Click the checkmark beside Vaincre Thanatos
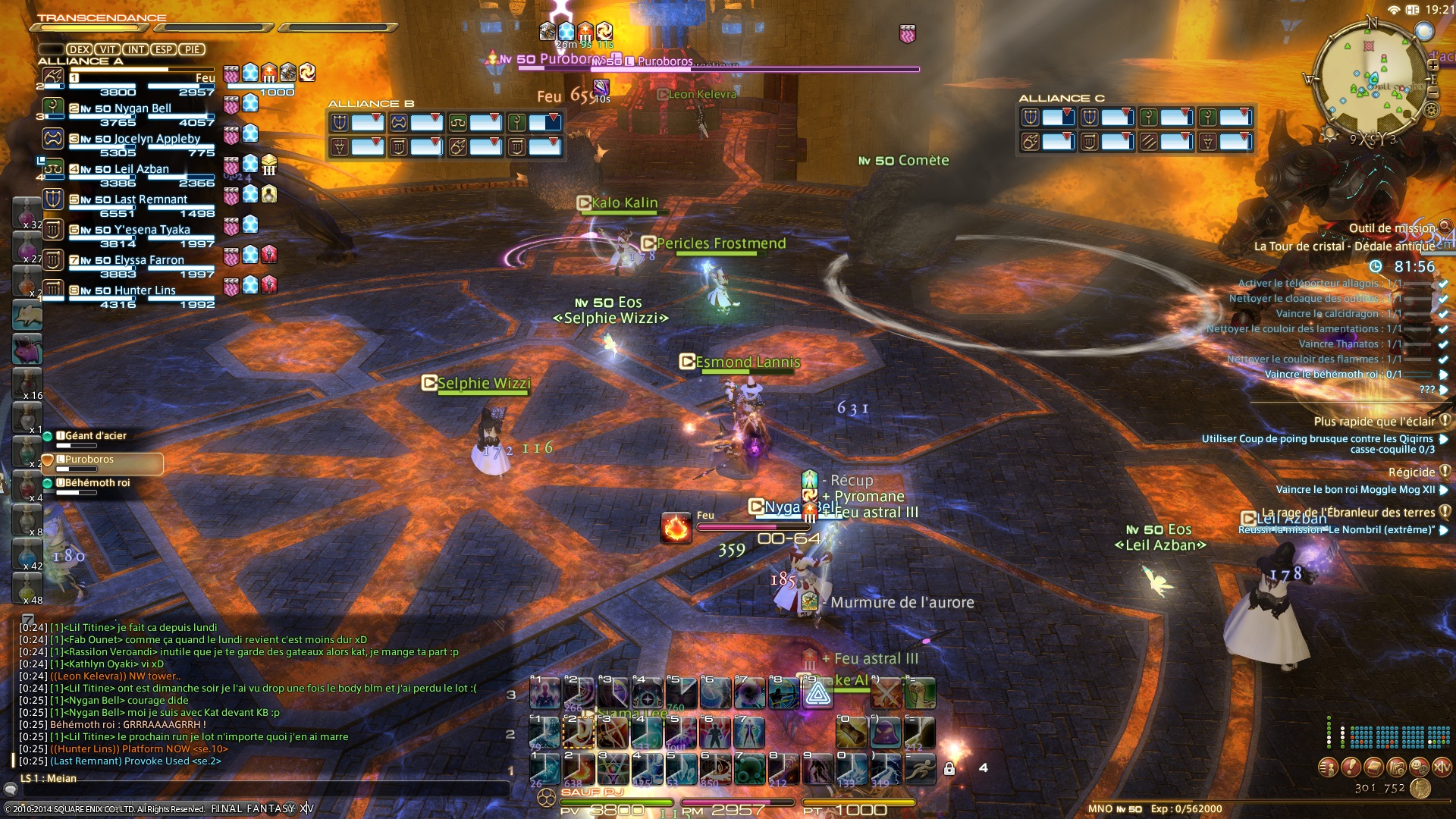The width and height of the screenshot is (1456, 819). pos(1442,344)
